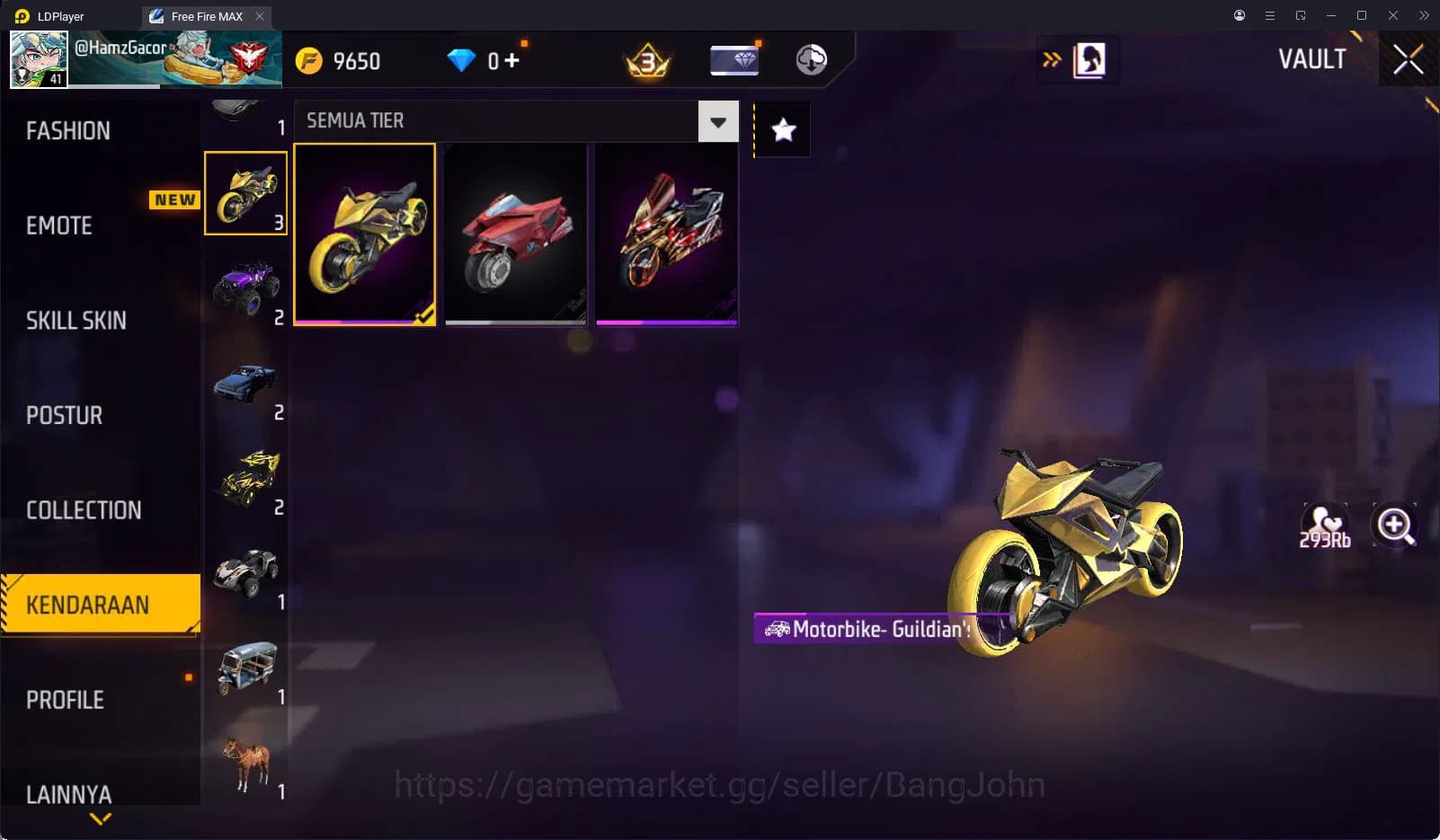The image size is (1440, 840).
Task: Toggle the favorite star filter
Action: coord(781,129)
